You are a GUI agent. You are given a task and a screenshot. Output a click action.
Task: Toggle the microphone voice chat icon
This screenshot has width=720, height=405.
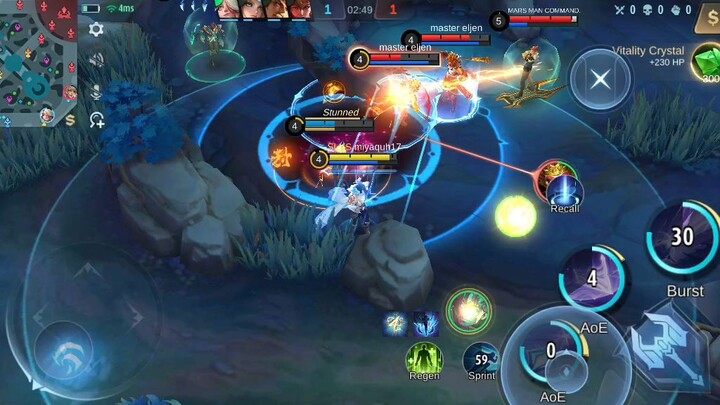pos(96,91)
